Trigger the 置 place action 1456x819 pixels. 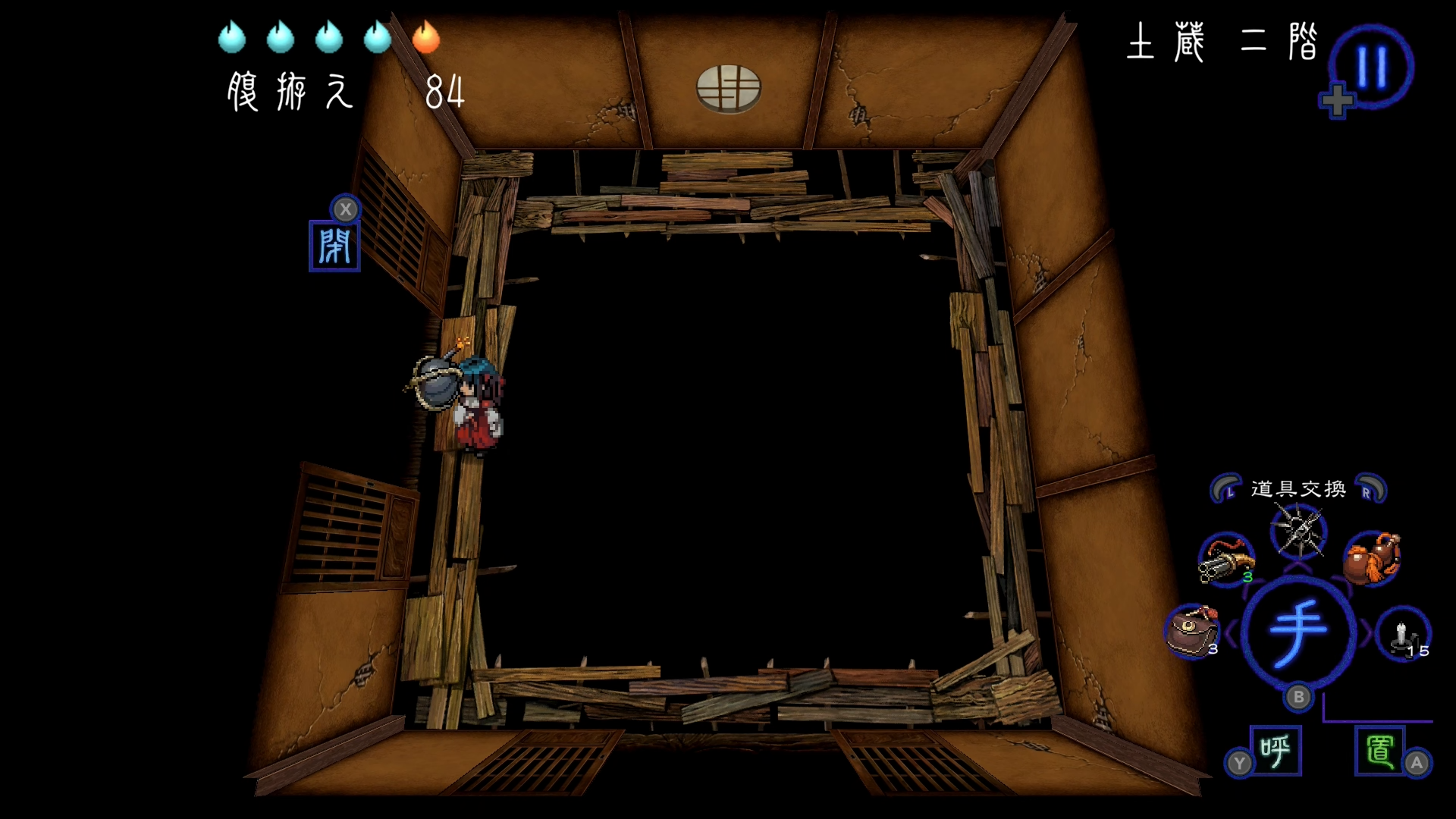coord(1379,751)
